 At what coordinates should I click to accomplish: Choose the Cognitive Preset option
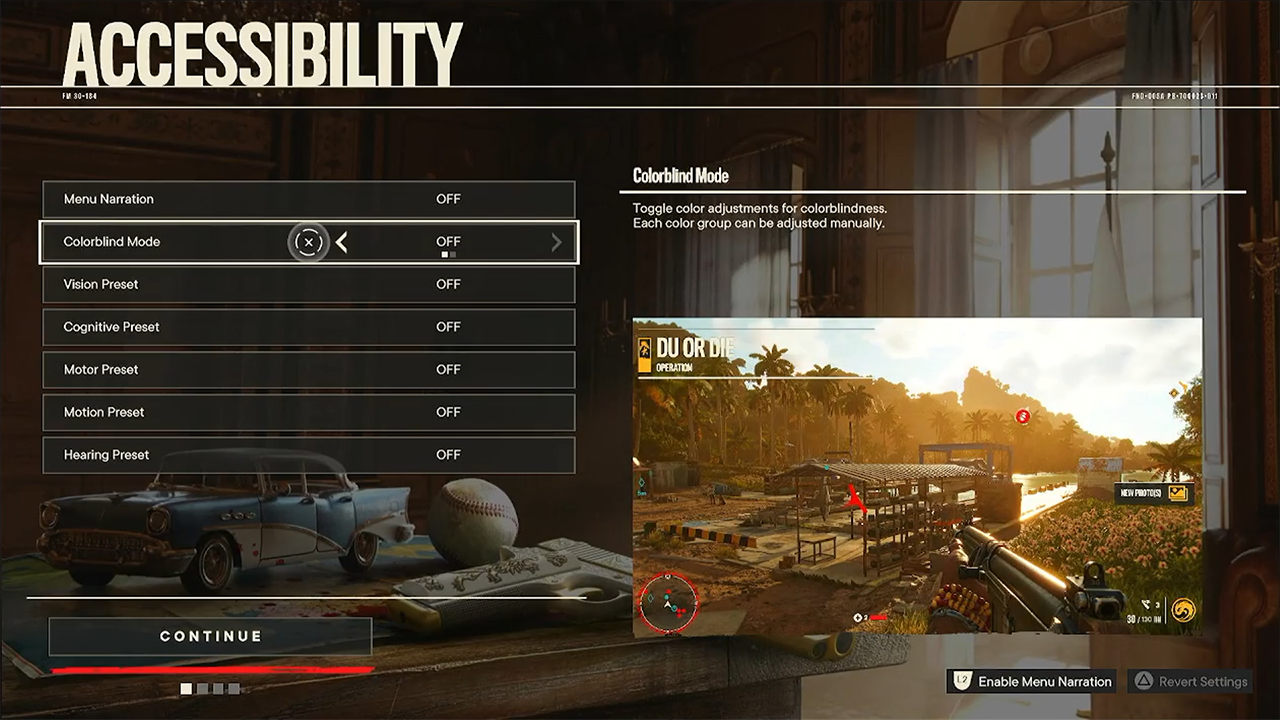pos(308,327)
